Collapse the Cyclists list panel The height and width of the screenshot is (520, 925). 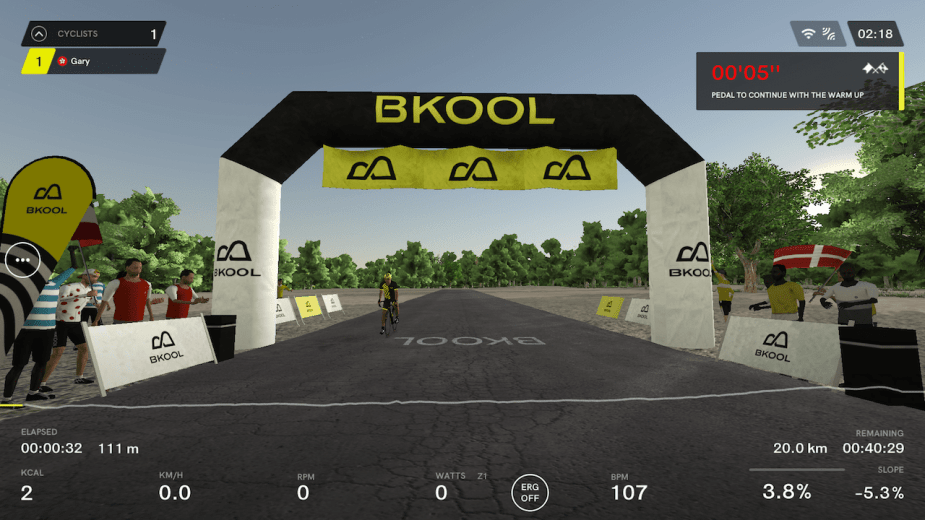(38, 34)
